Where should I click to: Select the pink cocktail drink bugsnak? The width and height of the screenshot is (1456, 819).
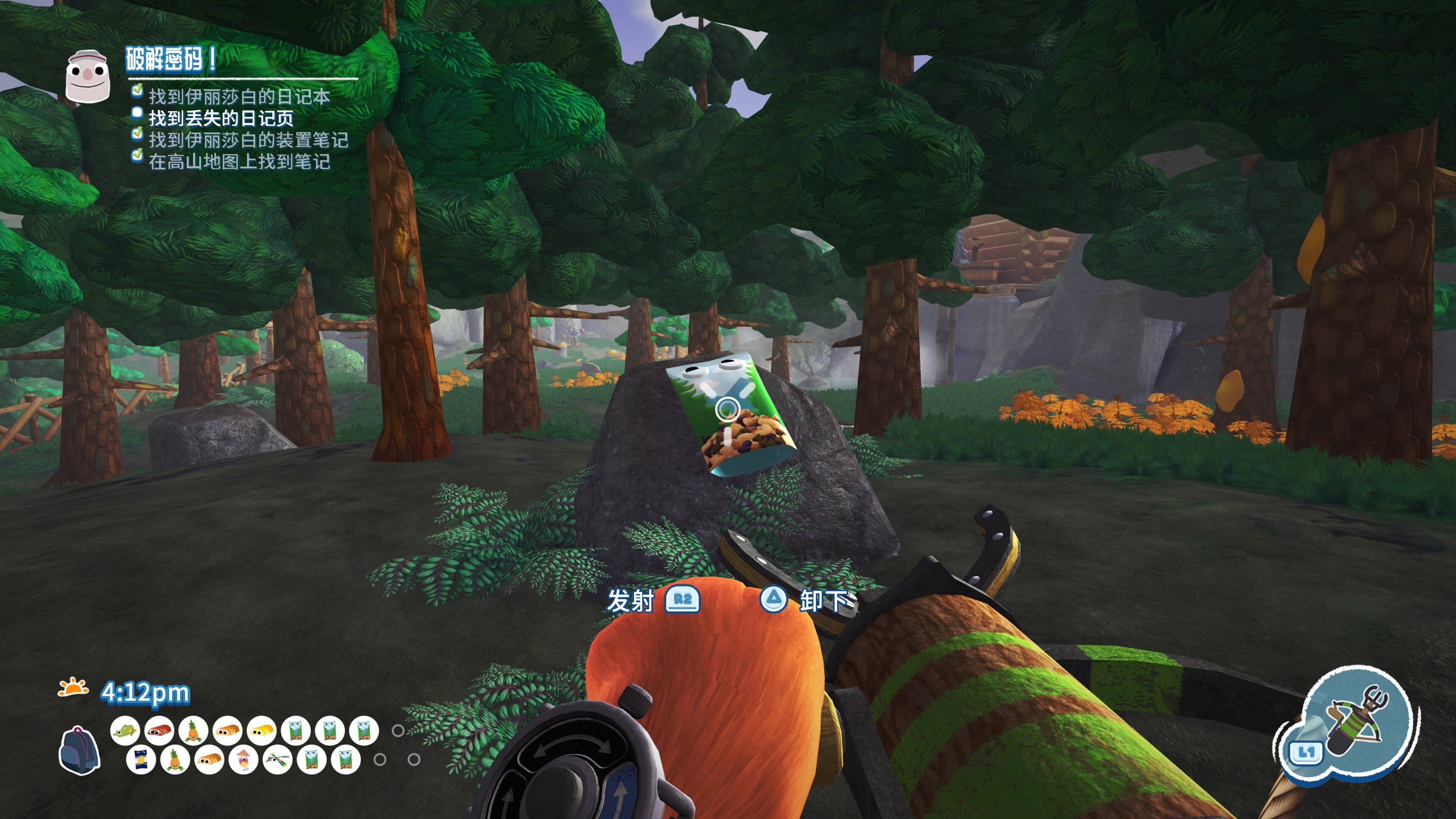click(243, 760)
